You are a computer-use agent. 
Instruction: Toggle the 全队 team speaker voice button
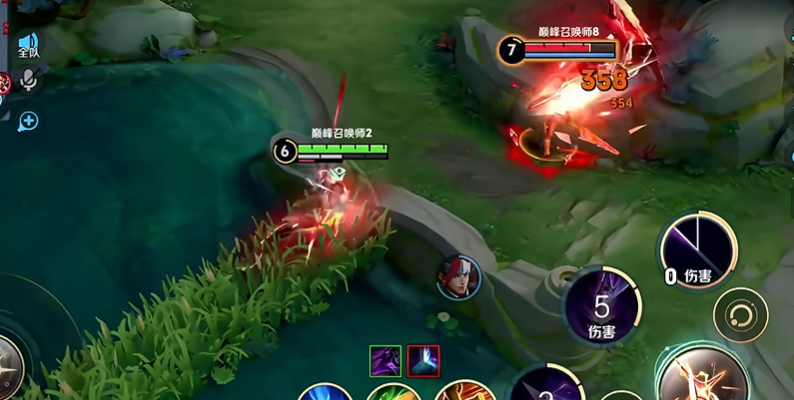[x=28, y=45]
